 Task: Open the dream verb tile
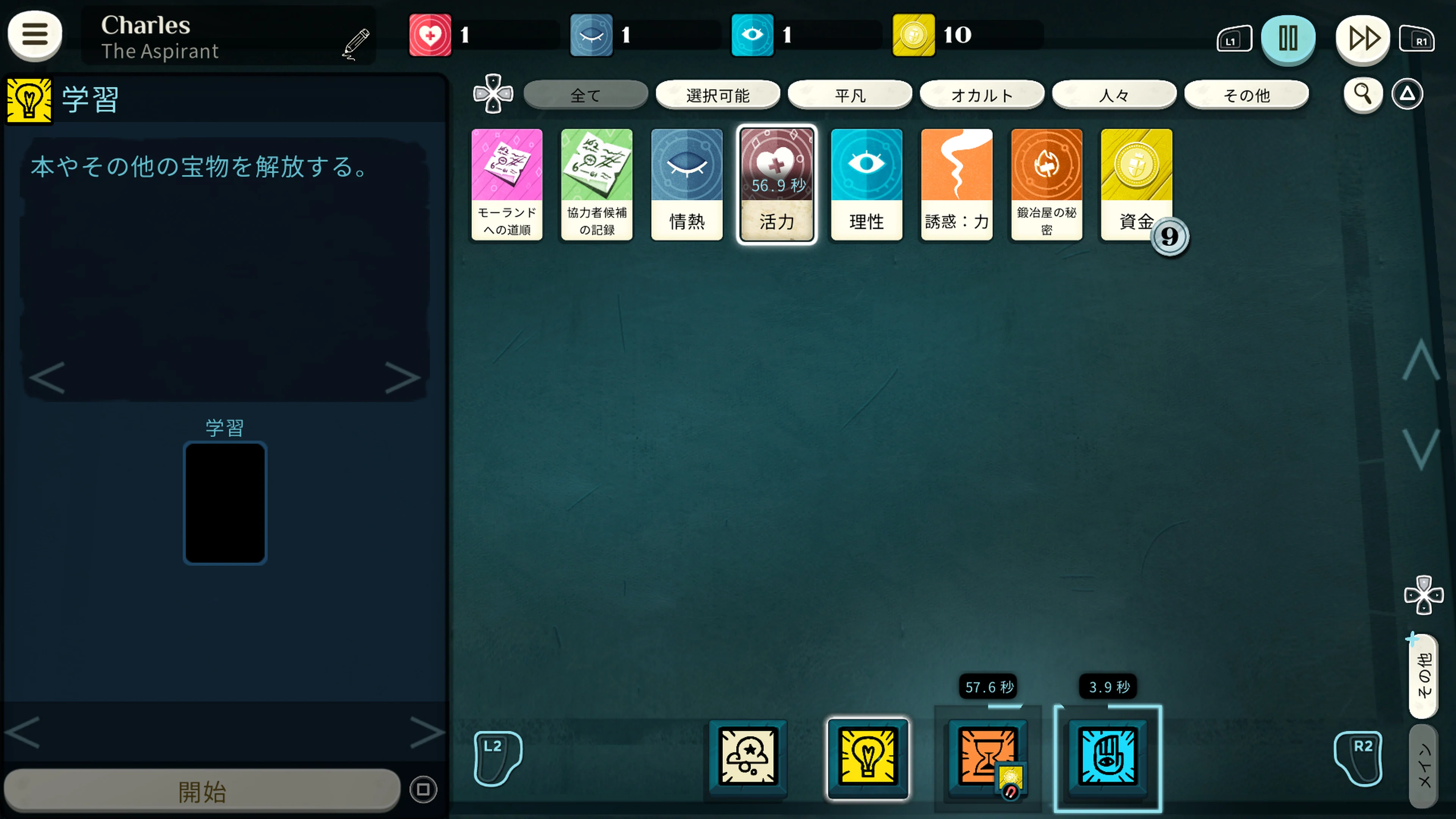(x=747, y=756)
